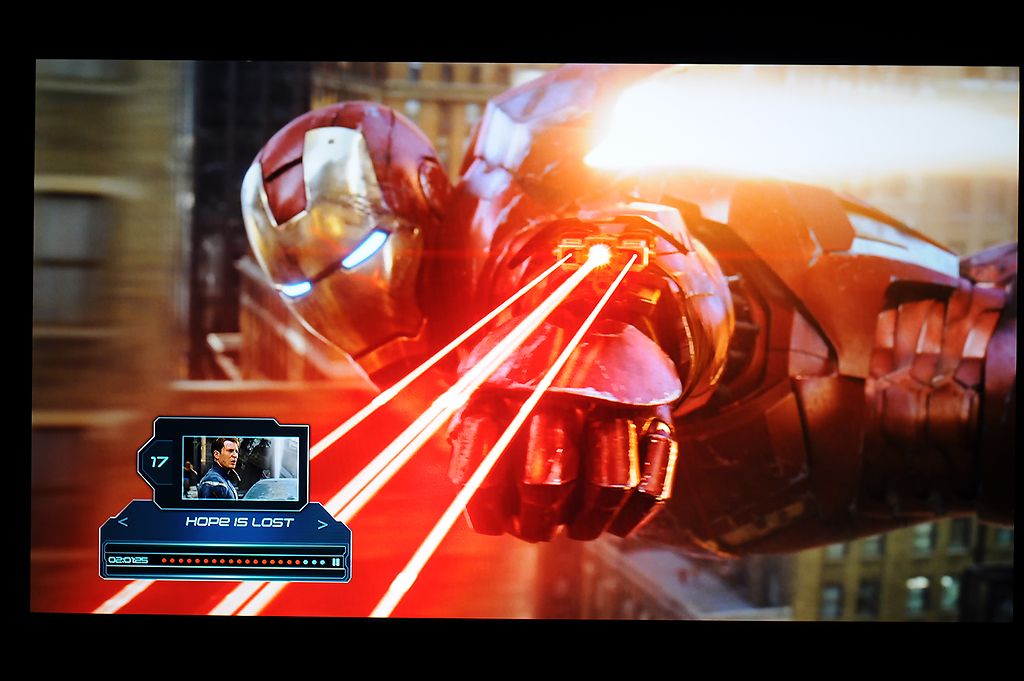Click the pause icon on the progress bar
1024x681 pixels.
[336, 561]
